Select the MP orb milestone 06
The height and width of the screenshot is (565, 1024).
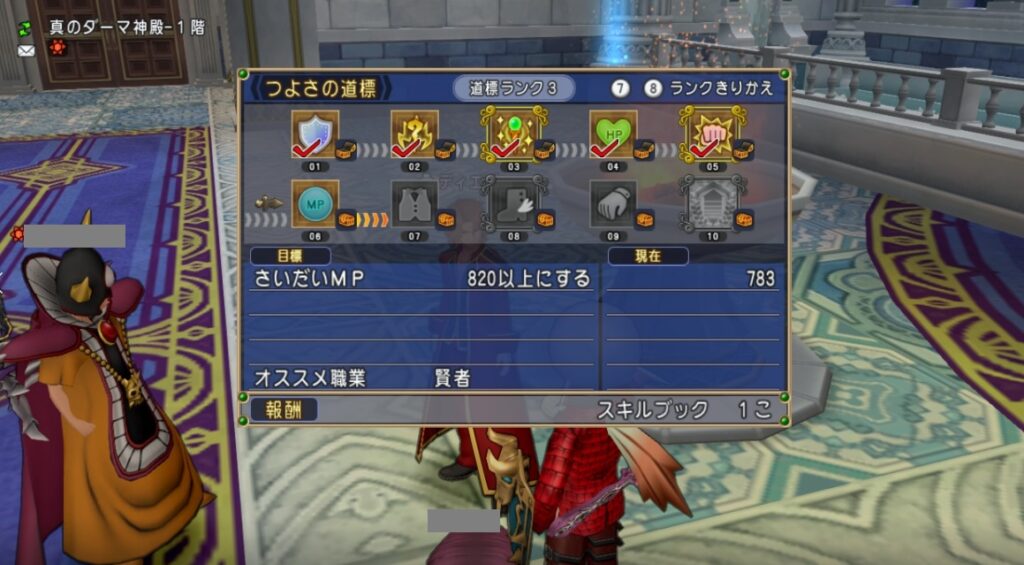point(314,204)
